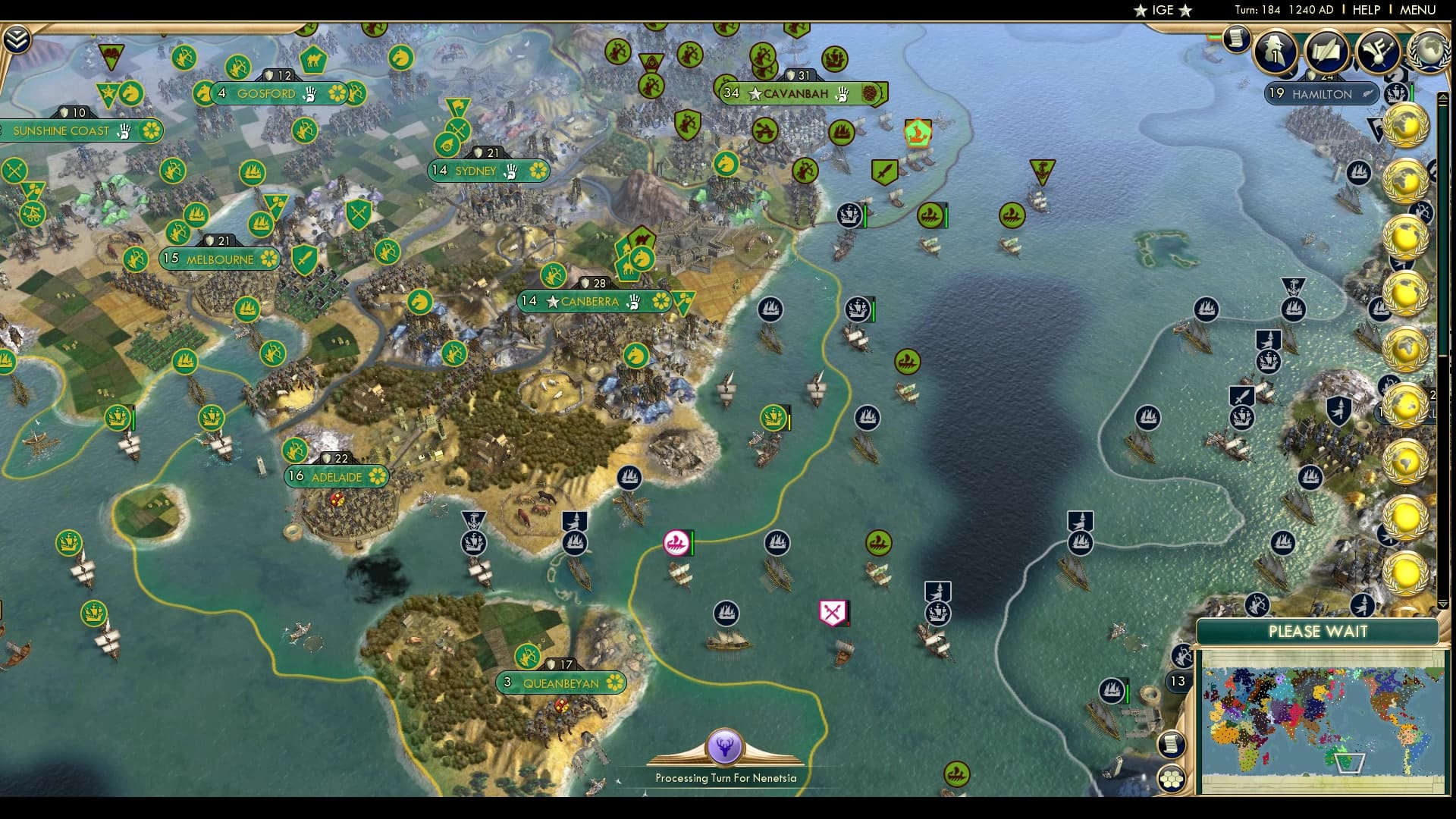The width and height of the screenshot is (1456, 819).
Task: Open the Social Policies scroll-and-quill icon
Action: click(1326, 52)
